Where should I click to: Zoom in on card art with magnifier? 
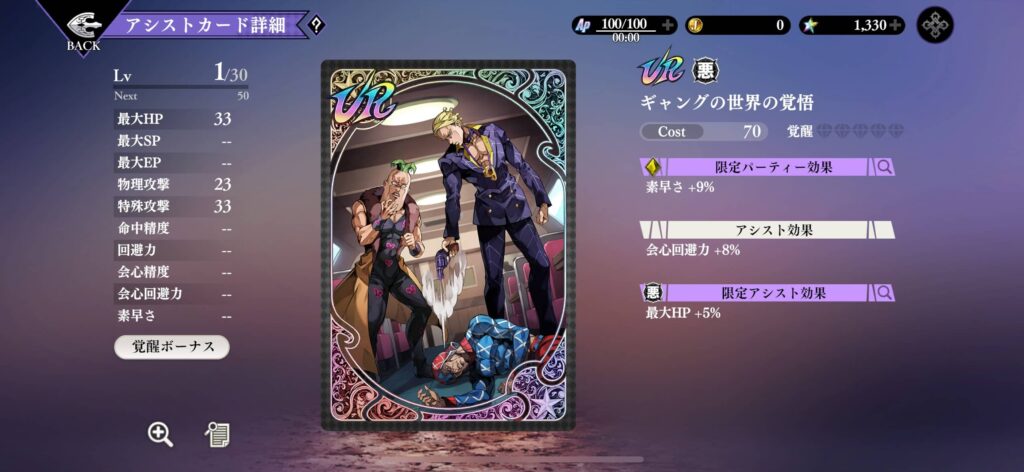click(x=160, y=433)
